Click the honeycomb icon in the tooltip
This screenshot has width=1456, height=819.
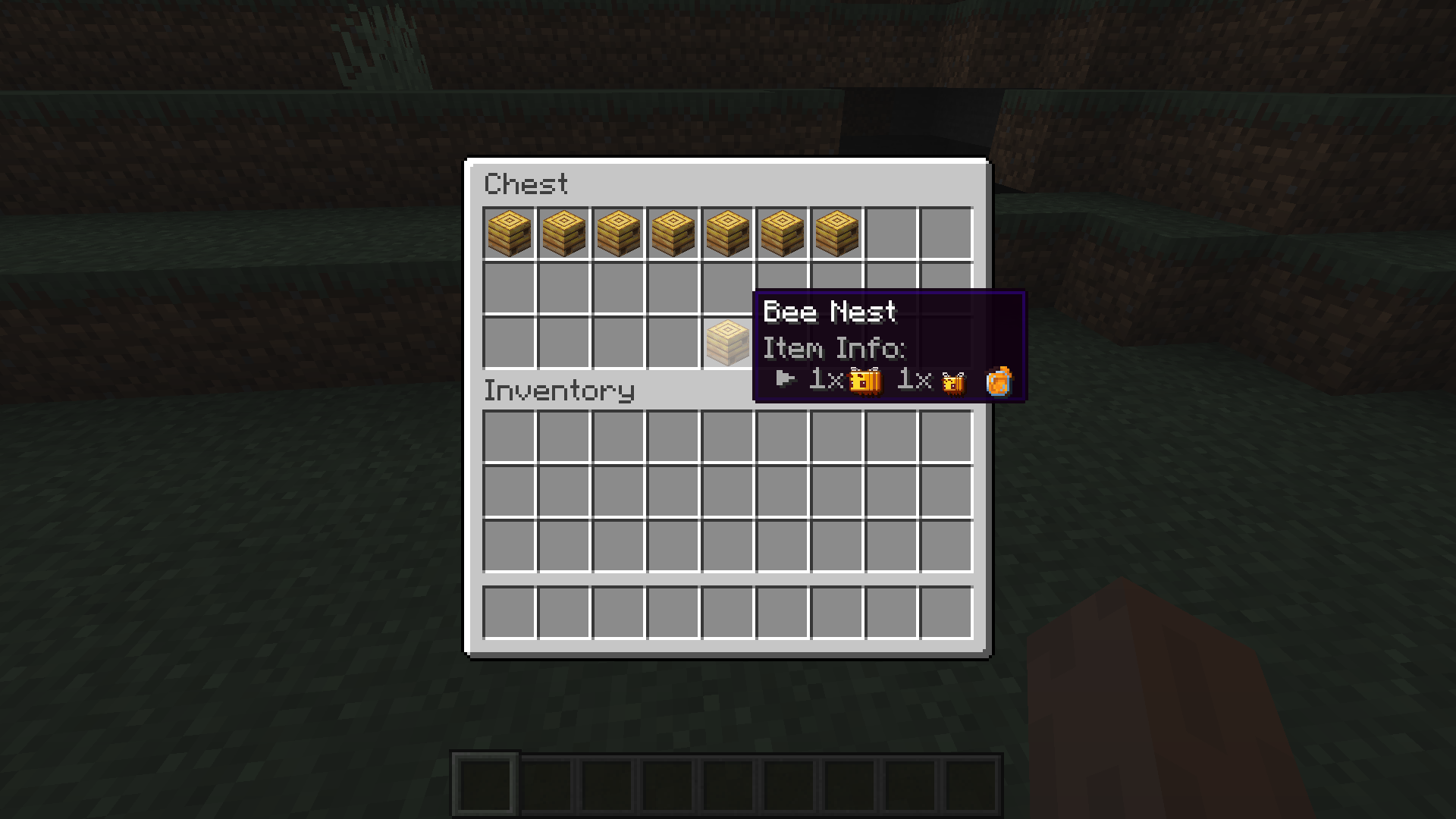pos(865,381)
